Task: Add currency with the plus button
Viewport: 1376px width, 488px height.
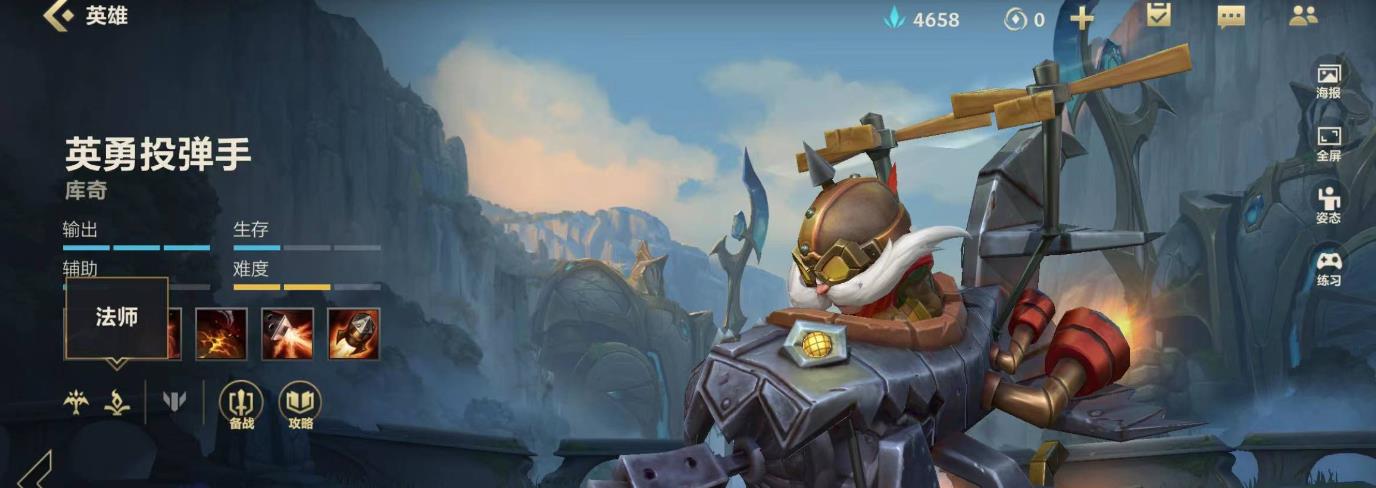Action: (1082, 19)
